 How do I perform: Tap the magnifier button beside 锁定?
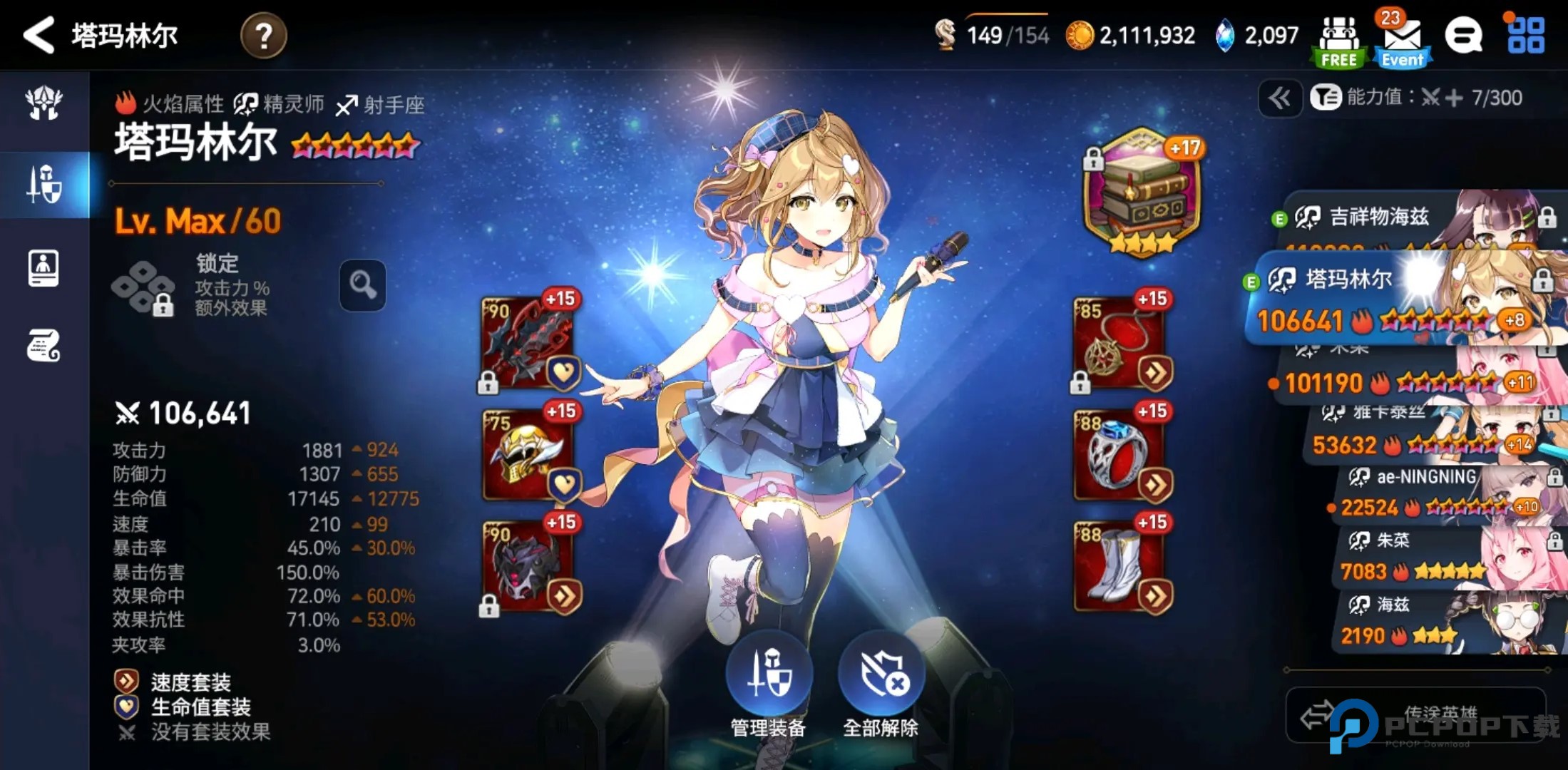362,285
